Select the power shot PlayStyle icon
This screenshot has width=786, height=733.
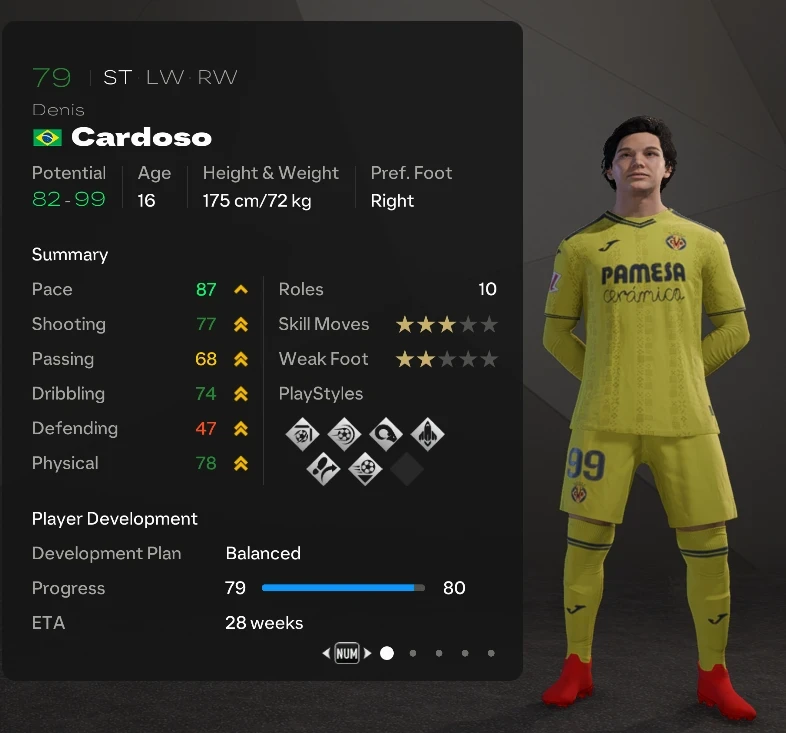tap(344, 434)
